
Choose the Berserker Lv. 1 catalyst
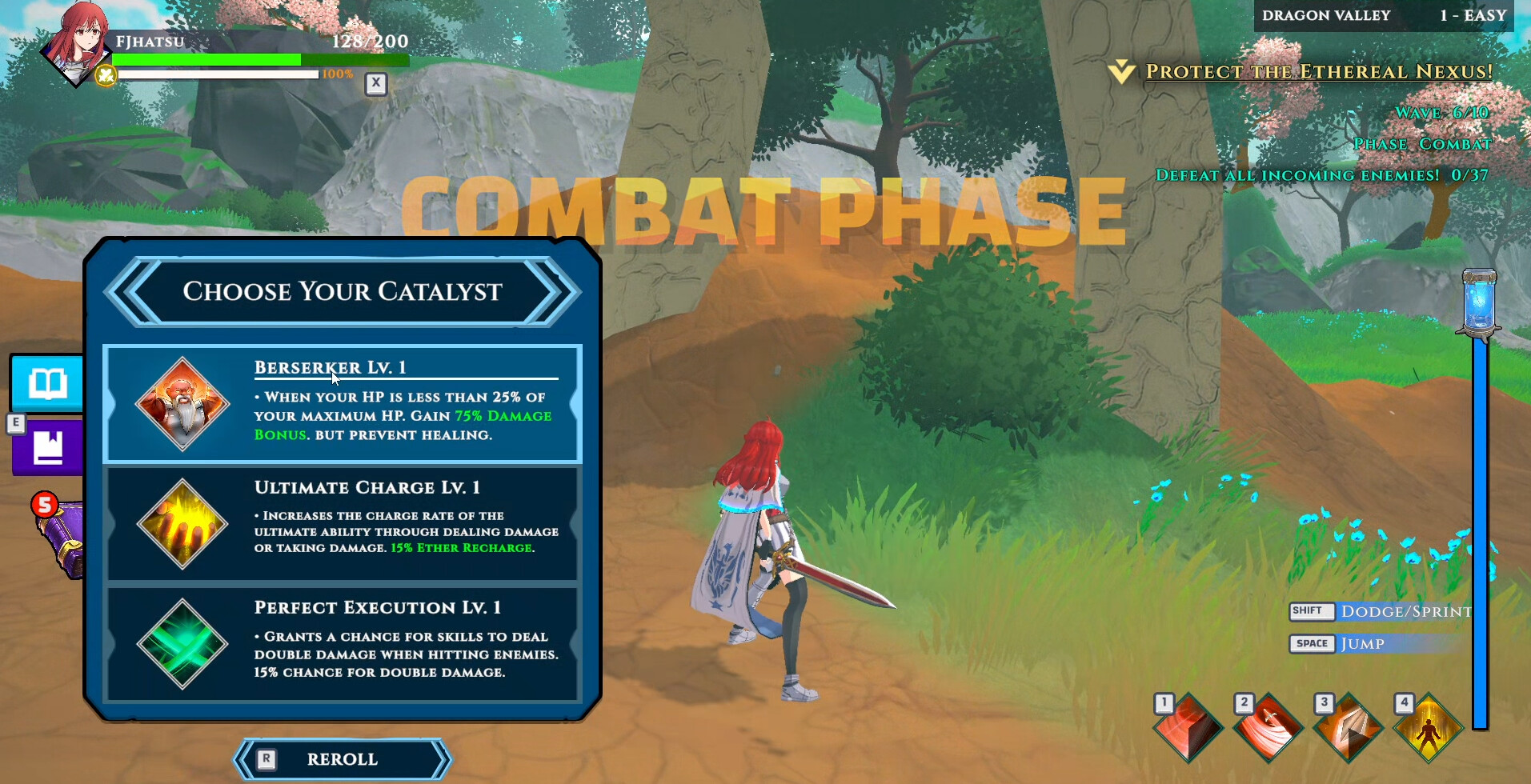343,404
